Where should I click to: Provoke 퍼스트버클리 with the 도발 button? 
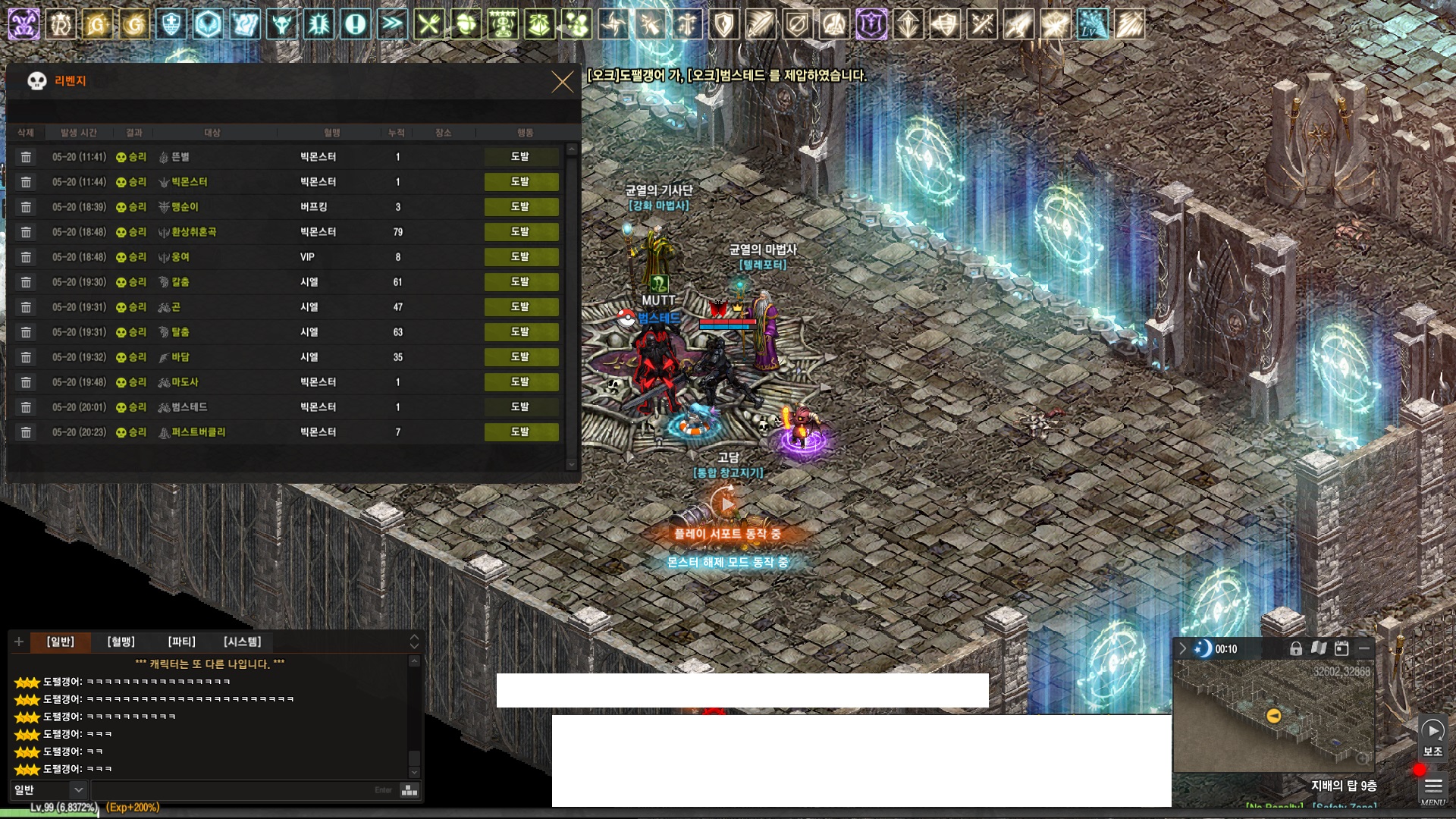click(x=521, y=432)
